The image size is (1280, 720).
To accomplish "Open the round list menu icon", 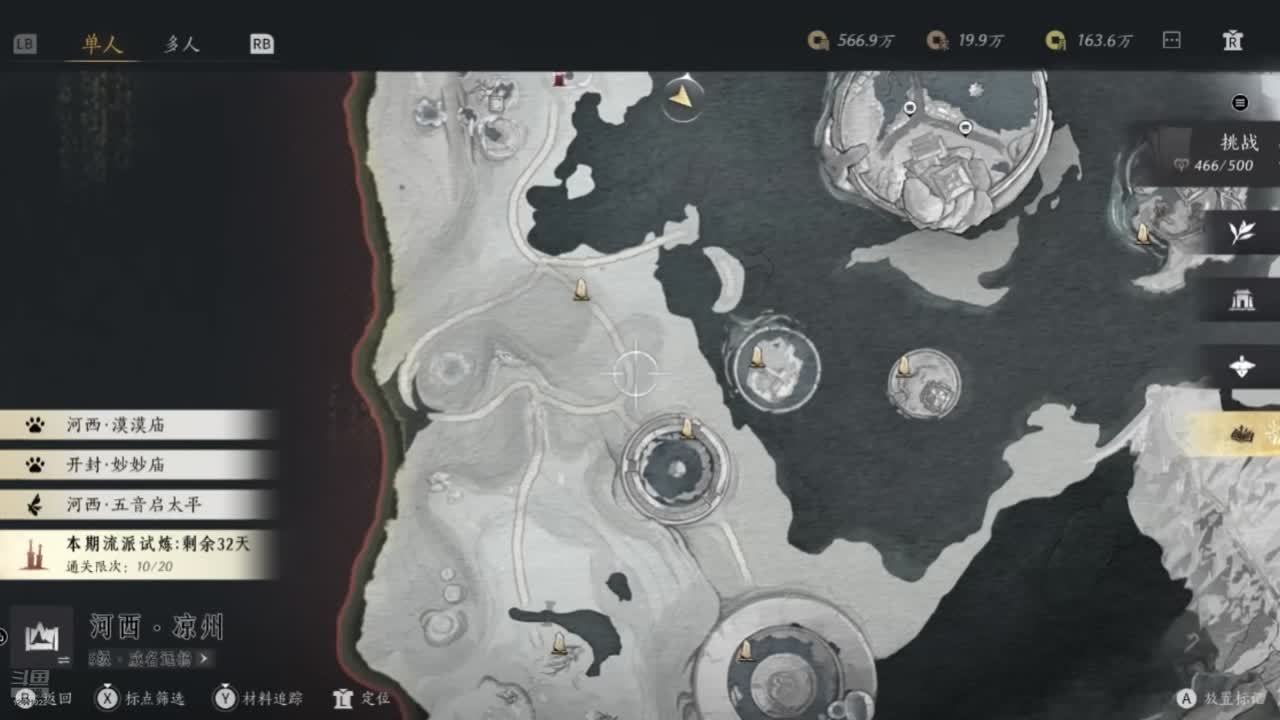I will tap(1240, 102).
